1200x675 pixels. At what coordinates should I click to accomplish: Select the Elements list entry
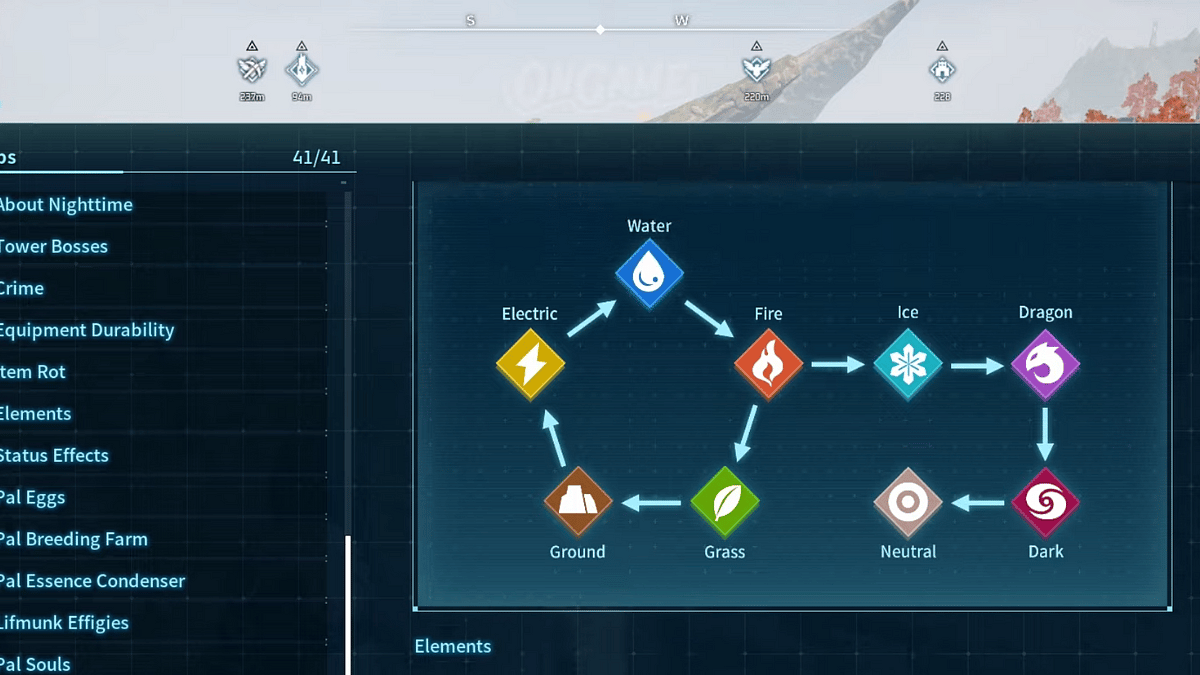pyautogui.click(x=36, y=414)
